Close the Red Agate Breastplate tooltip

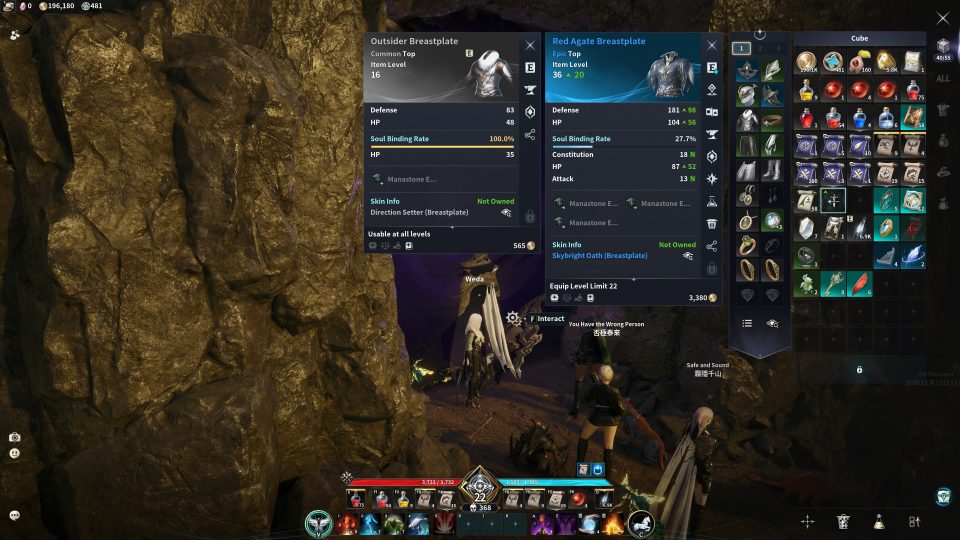(712, 45)
